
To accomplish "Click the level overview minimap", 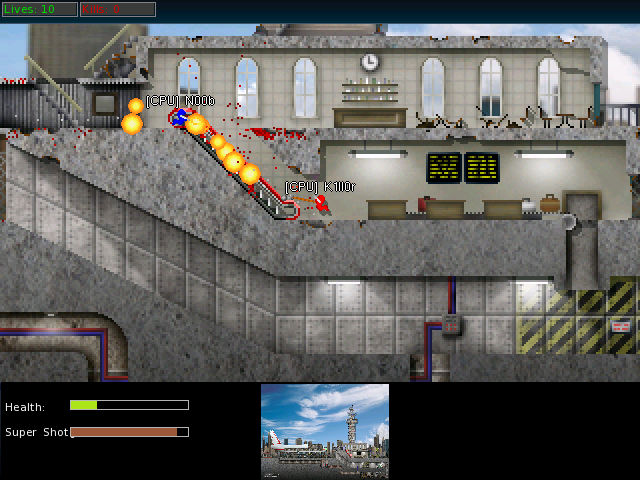I will click(x=325, y=431).
